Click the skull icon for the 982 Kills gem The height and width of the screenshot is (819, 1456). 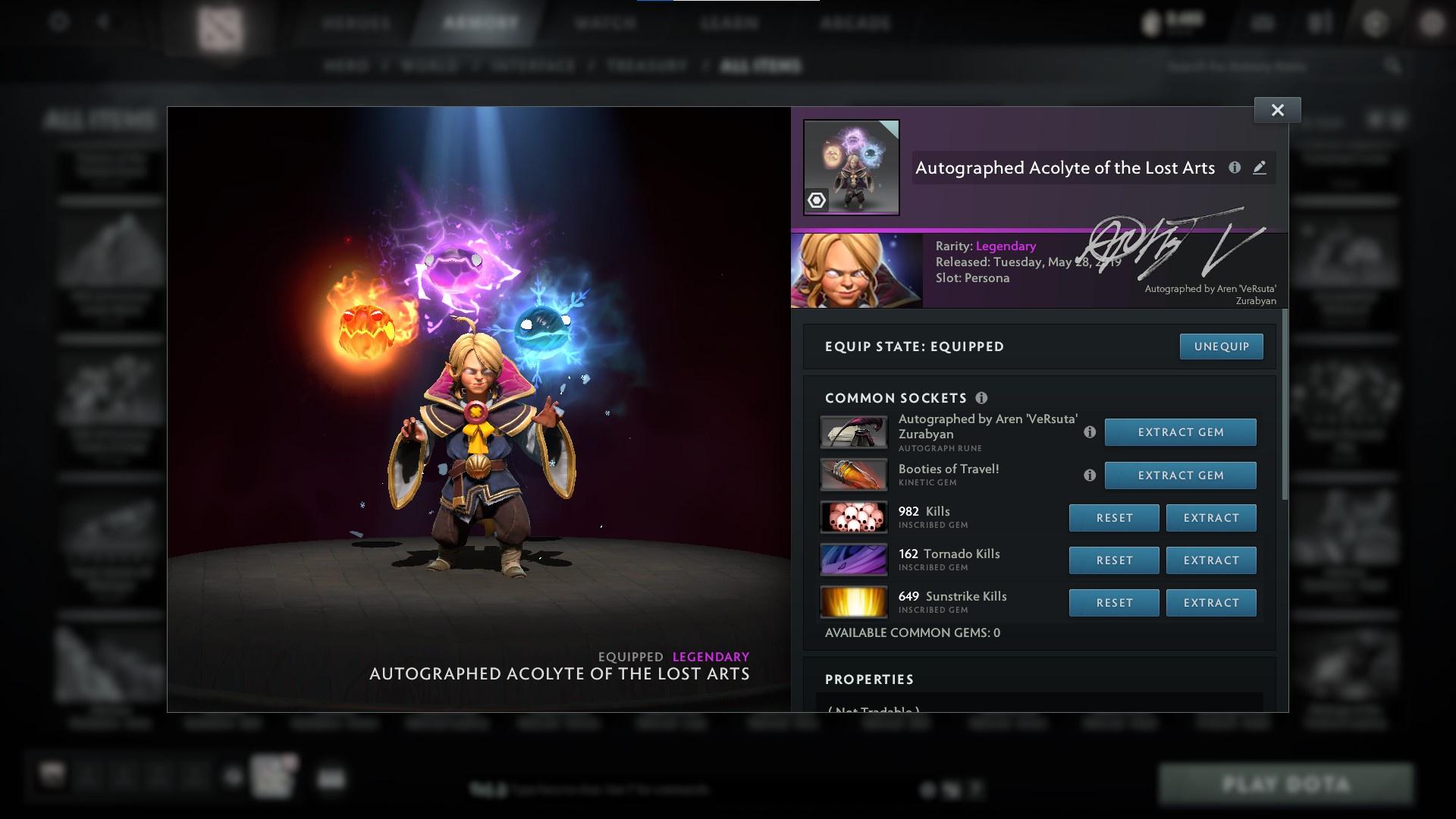(x=853, y=517)
